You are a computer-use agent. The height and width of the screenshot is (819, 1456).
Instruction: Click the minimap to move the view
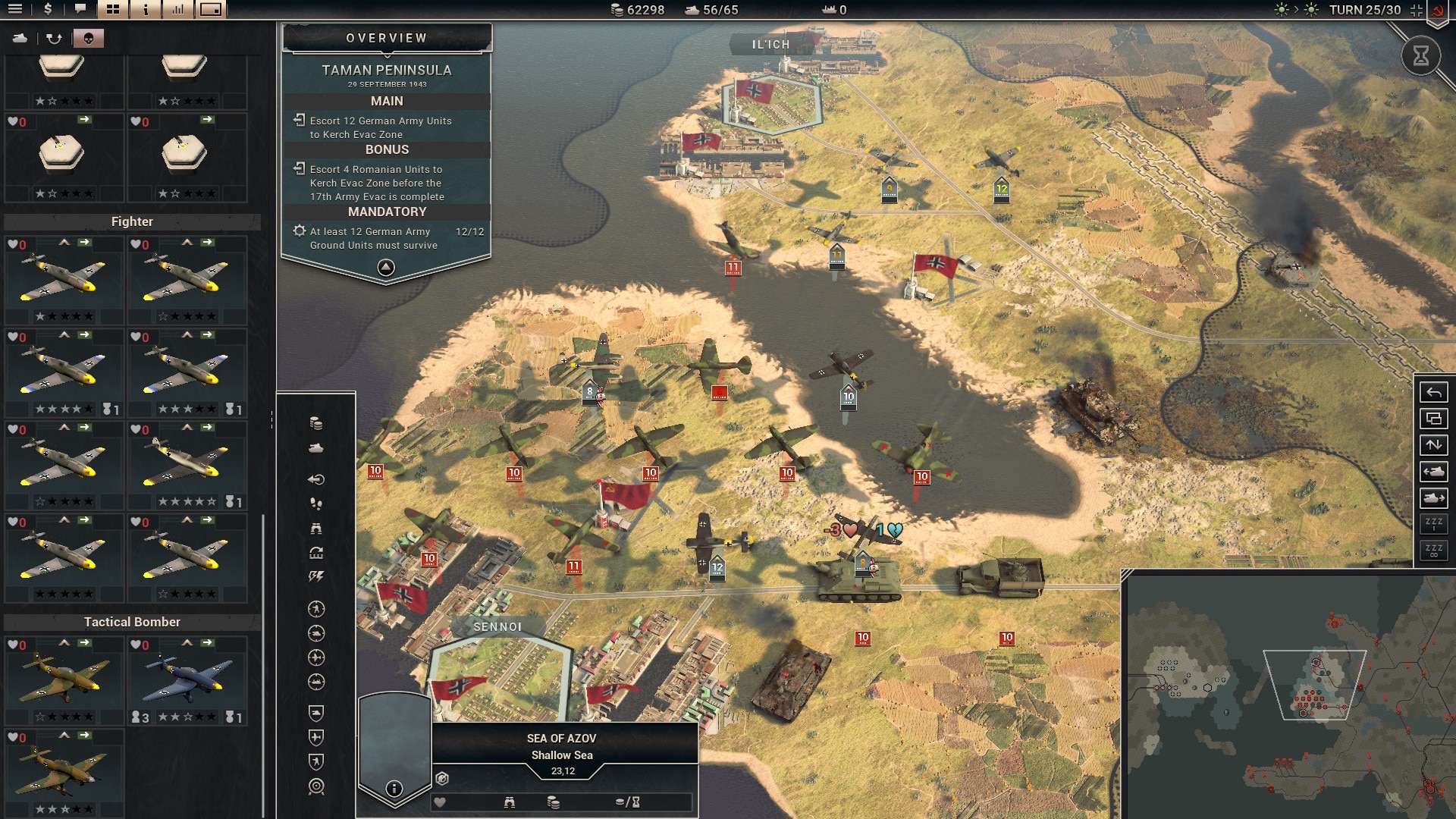(1289, 698)
